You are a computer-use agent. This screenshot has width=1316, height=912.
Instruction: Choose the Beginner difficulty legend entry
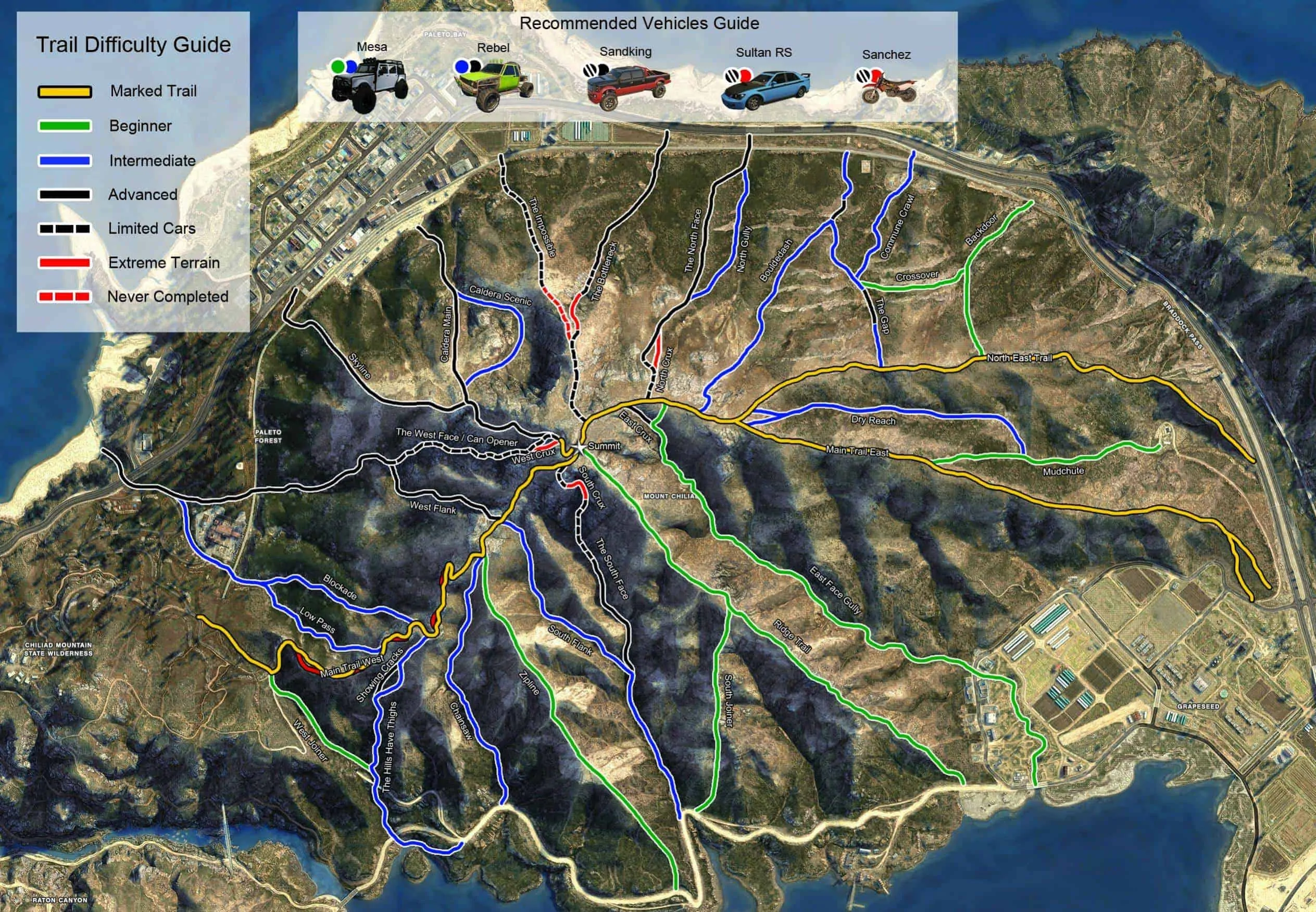[x=140, y=126]
